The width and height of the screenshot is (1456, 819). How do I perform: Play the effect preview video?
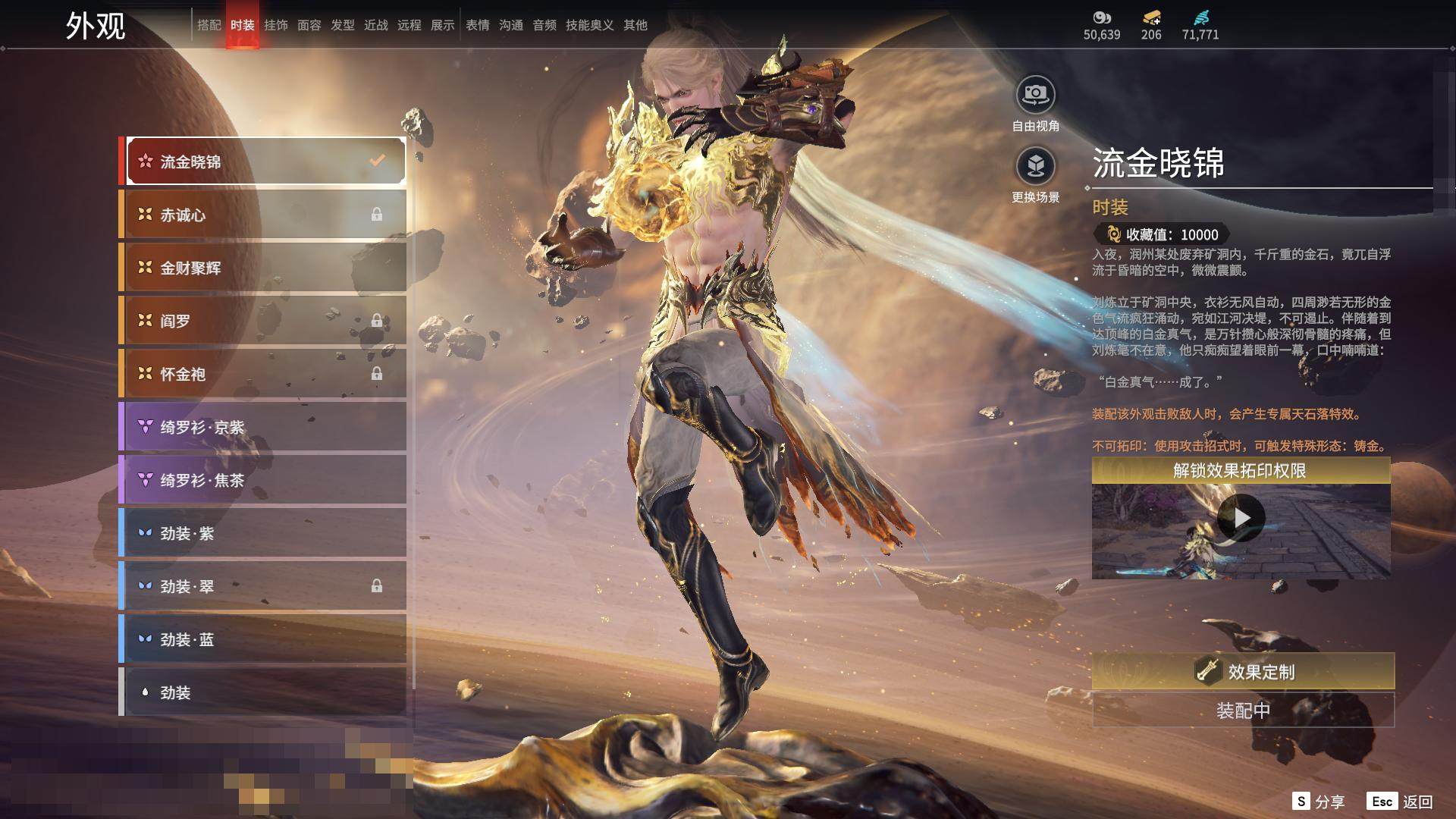1241,518
